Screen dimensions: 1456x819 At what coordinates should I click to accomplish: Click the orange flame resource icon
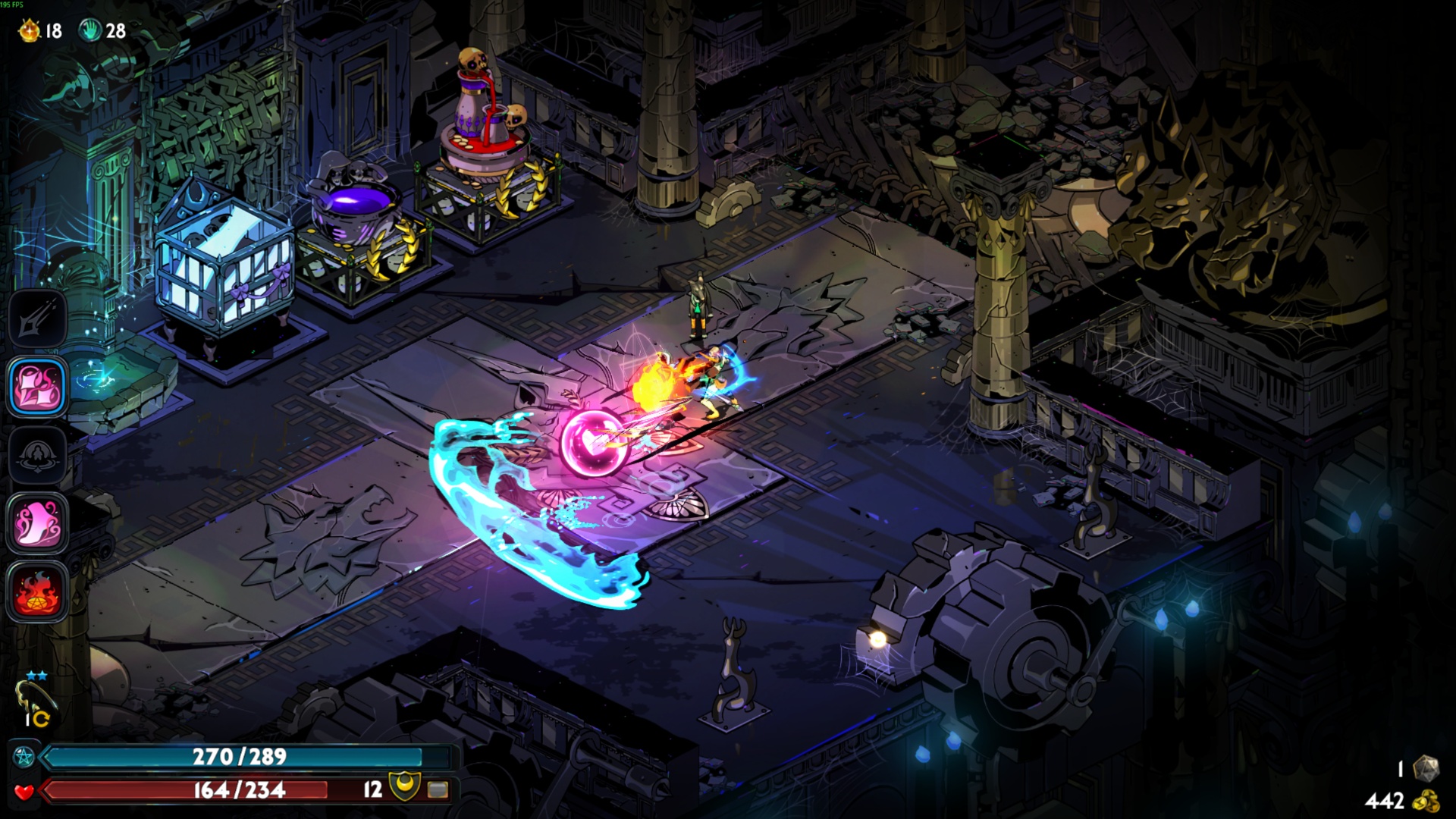tap(29, 30)
